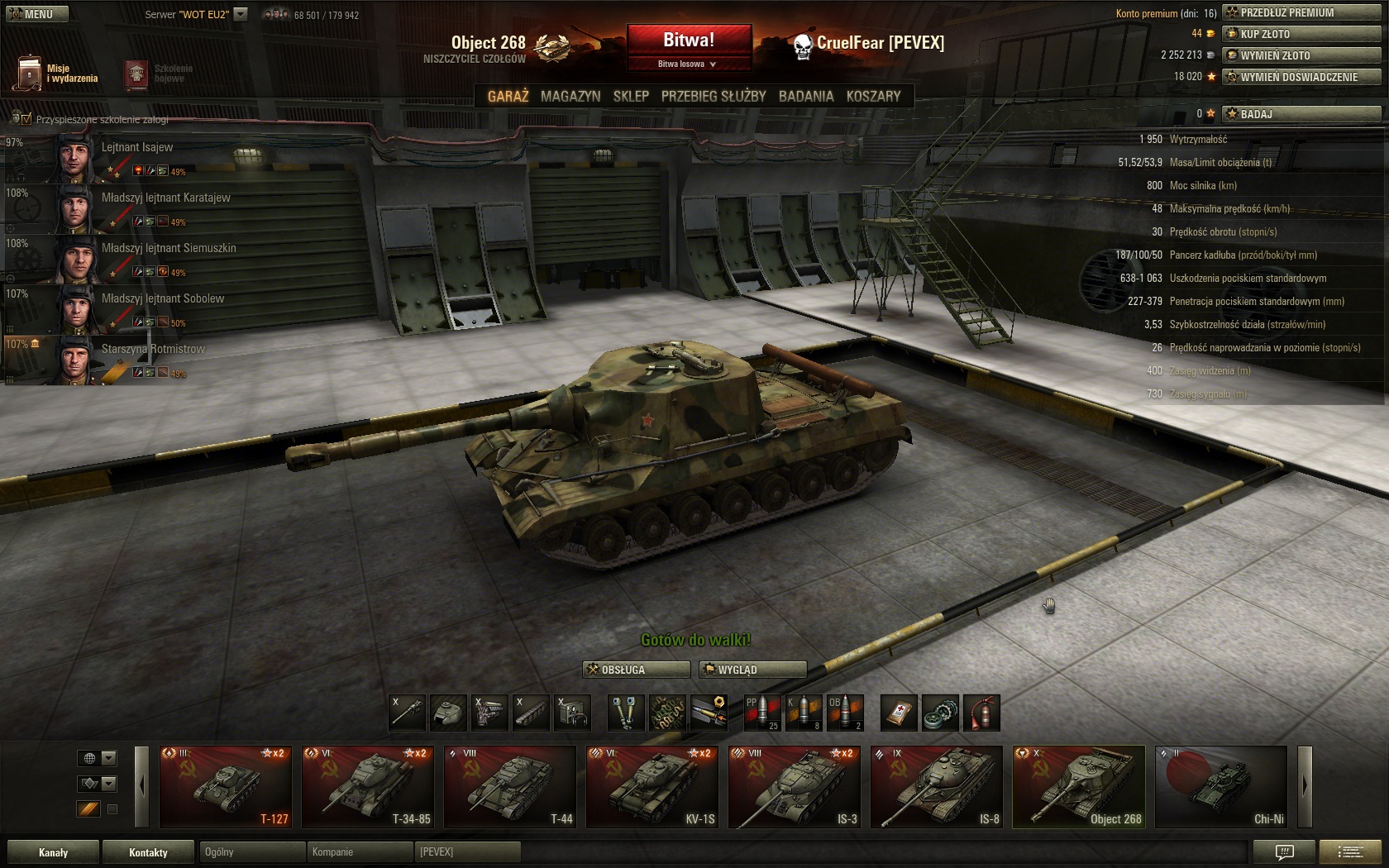Open the BADAJ research button
Viewport: 1389px width, 868px height.
tap(1301, 113)
